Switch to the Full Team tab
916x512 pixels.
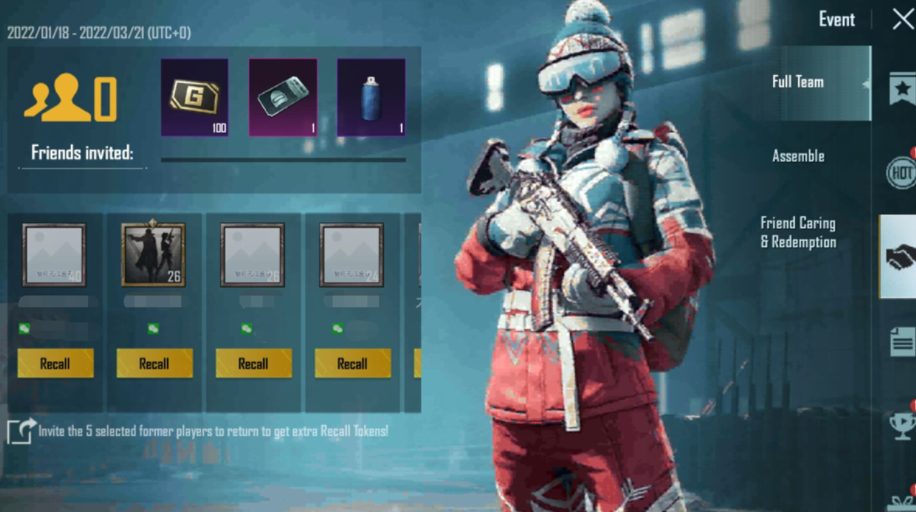(797, 82)
